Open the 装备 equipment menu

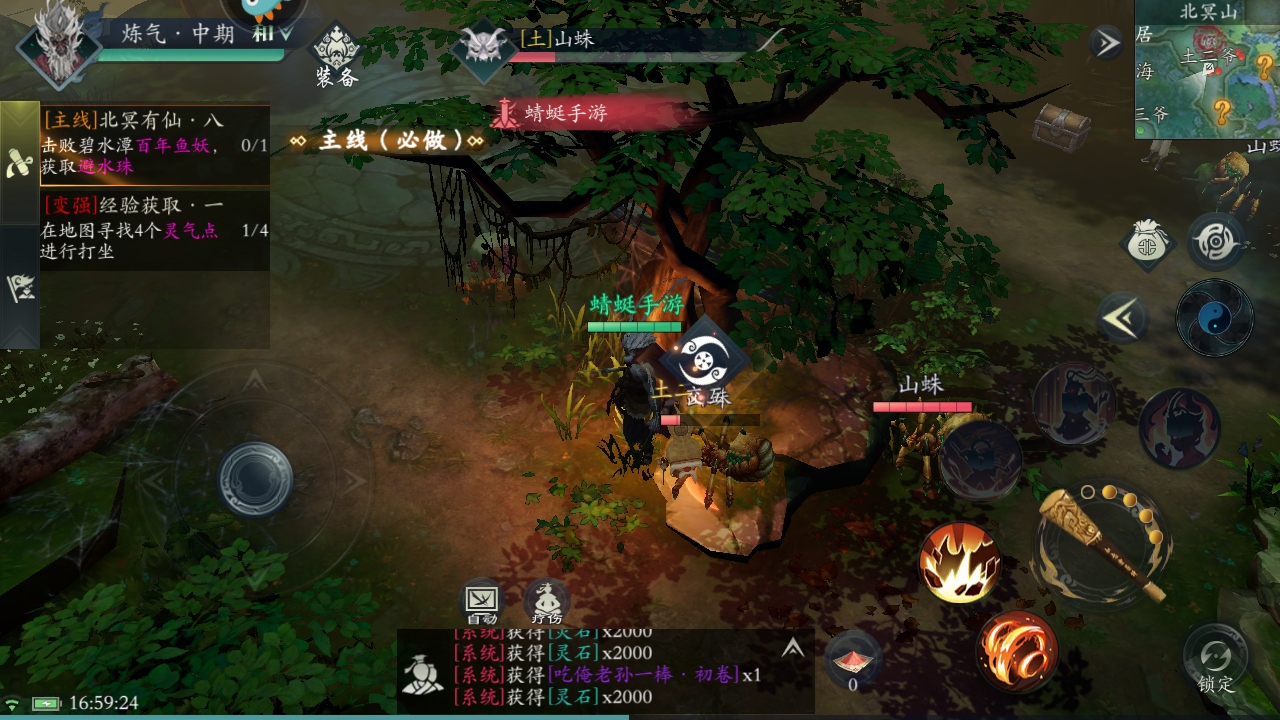click(337, 55)
